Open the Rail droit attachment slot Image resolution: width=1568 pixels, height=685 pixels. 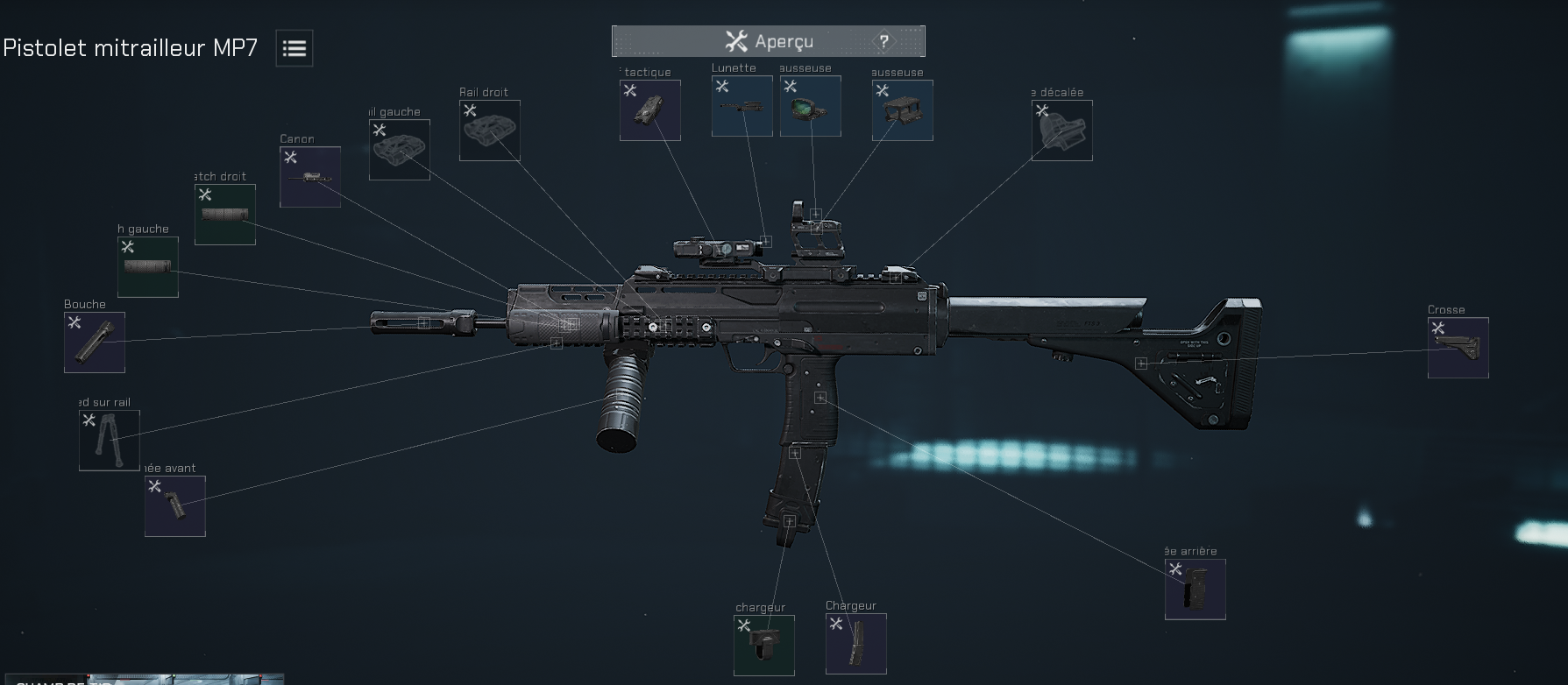point(488,131)
